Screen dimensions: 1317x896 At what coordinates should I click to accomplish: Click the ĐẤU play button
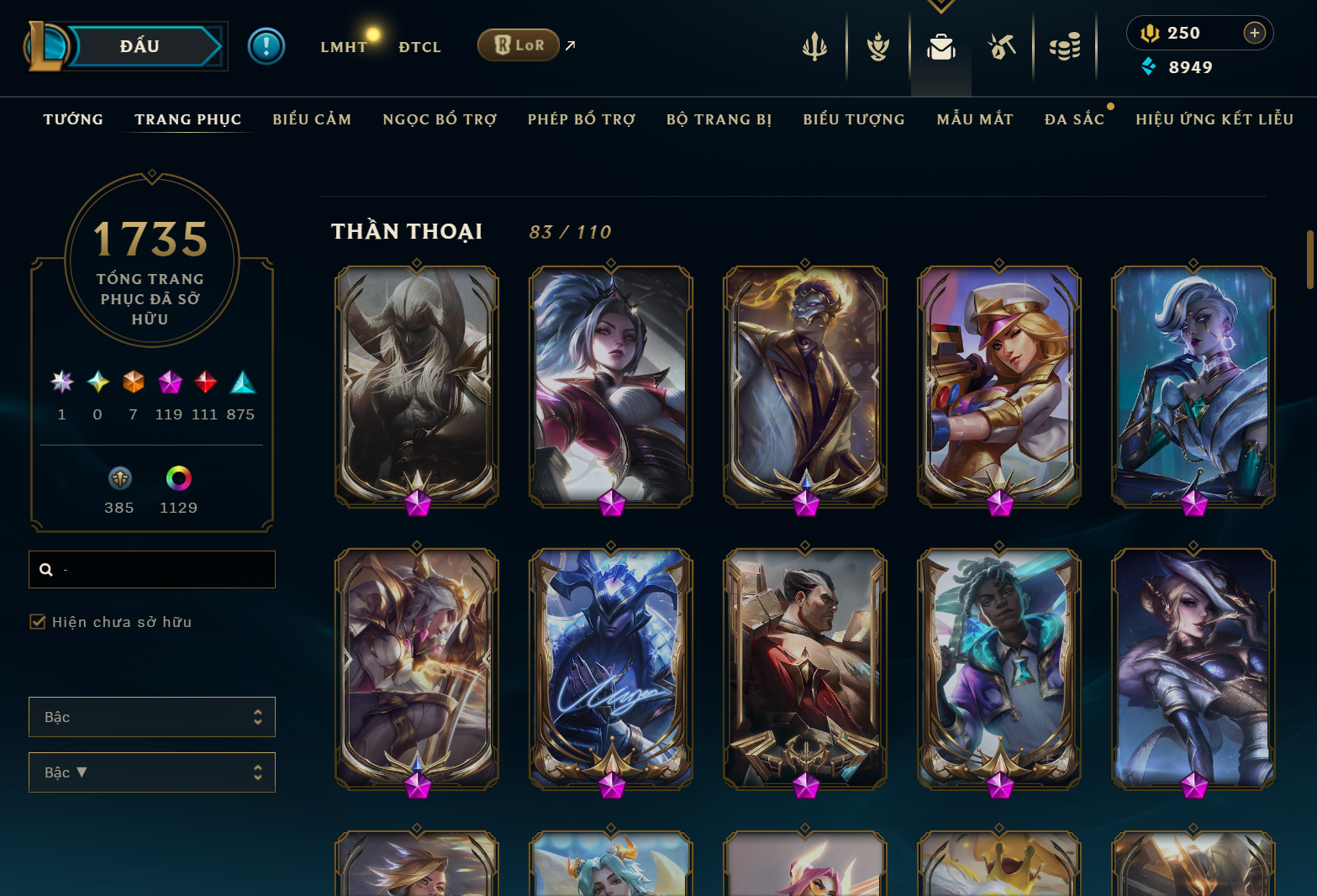[140, 45]
